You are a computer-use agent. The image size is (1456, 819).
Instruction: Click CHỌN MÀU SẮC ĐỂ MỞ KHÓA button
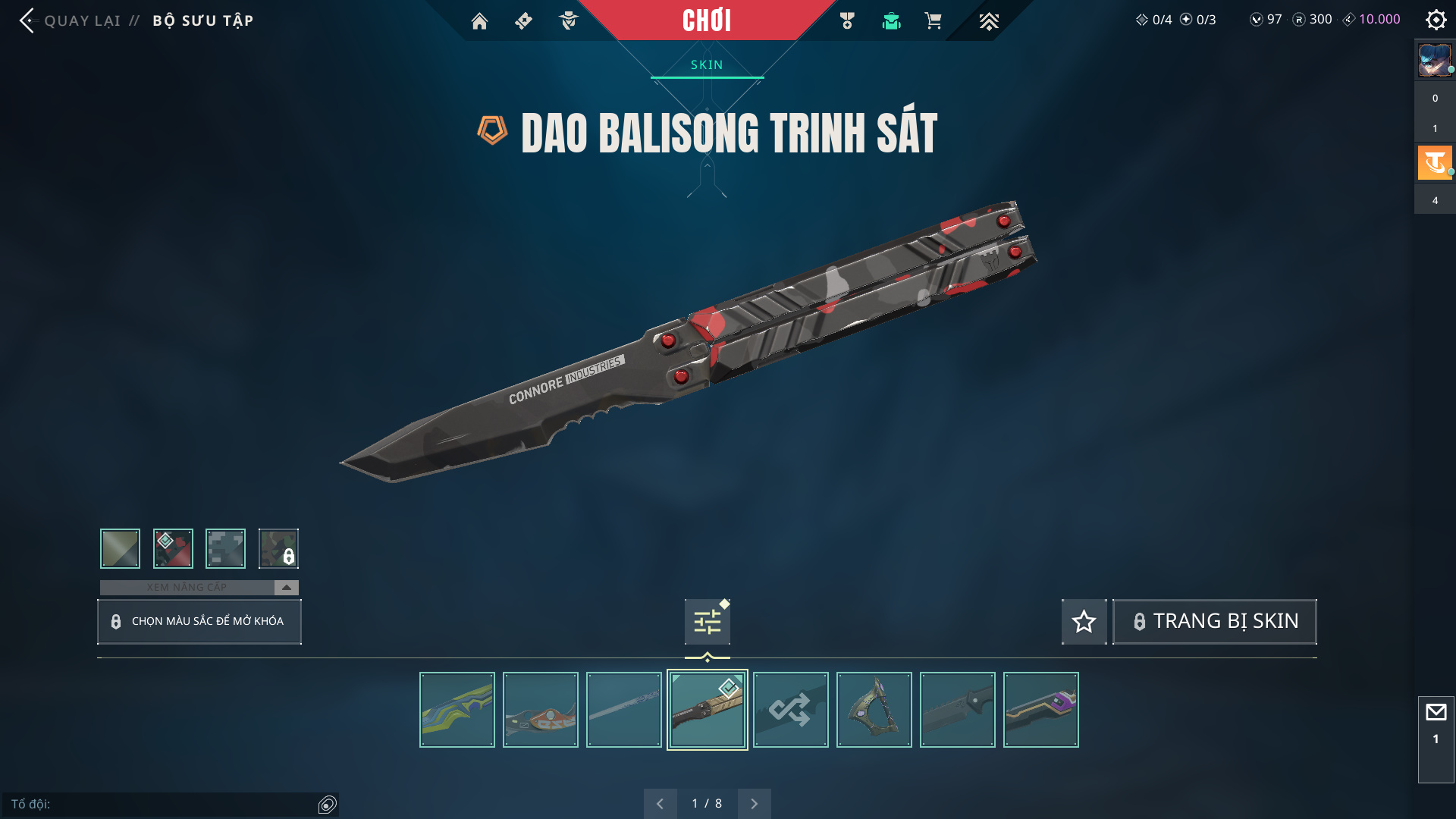[x=199, y=622]
